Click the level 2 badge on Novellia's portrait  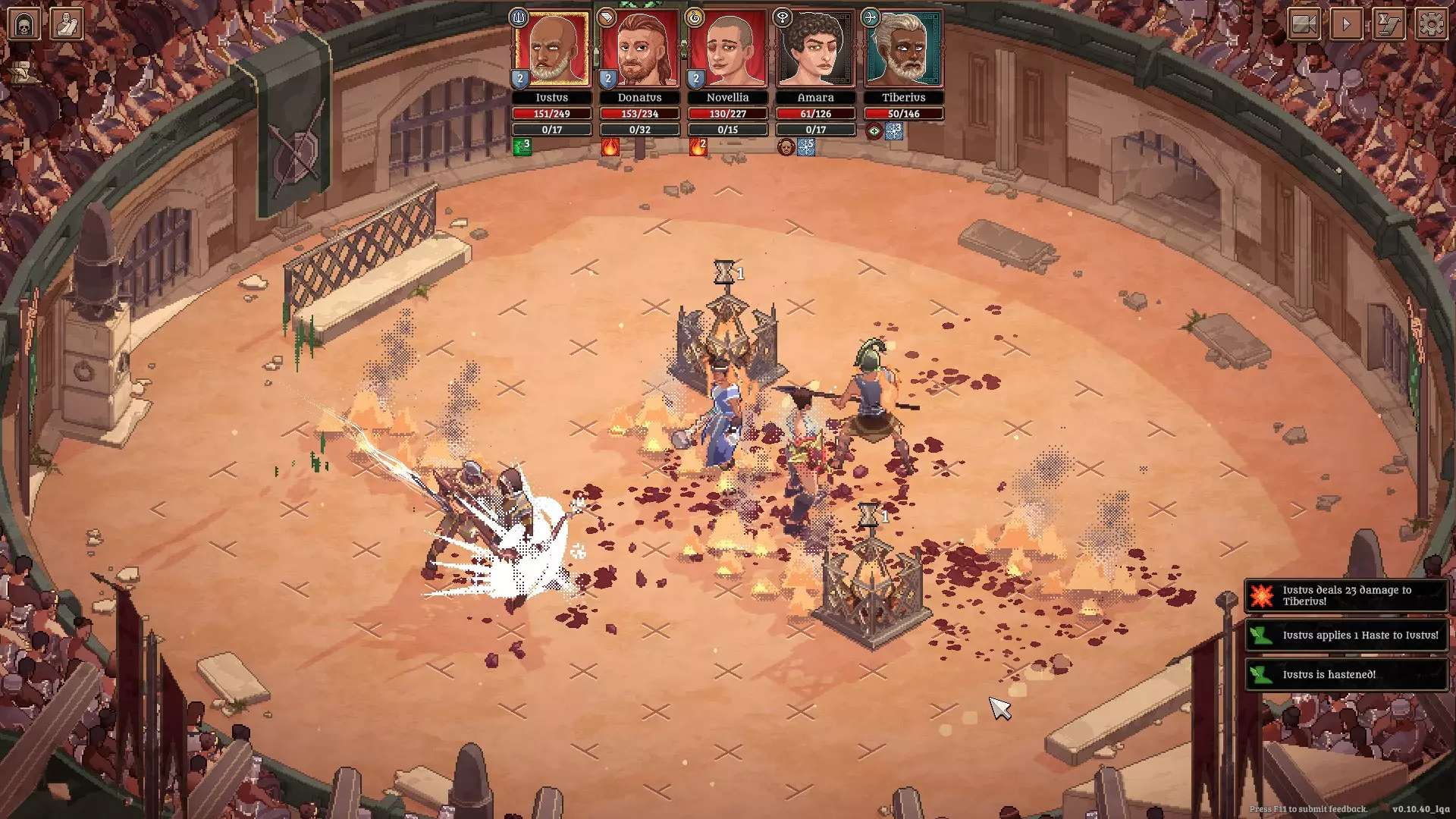click(x=695, y=77)
